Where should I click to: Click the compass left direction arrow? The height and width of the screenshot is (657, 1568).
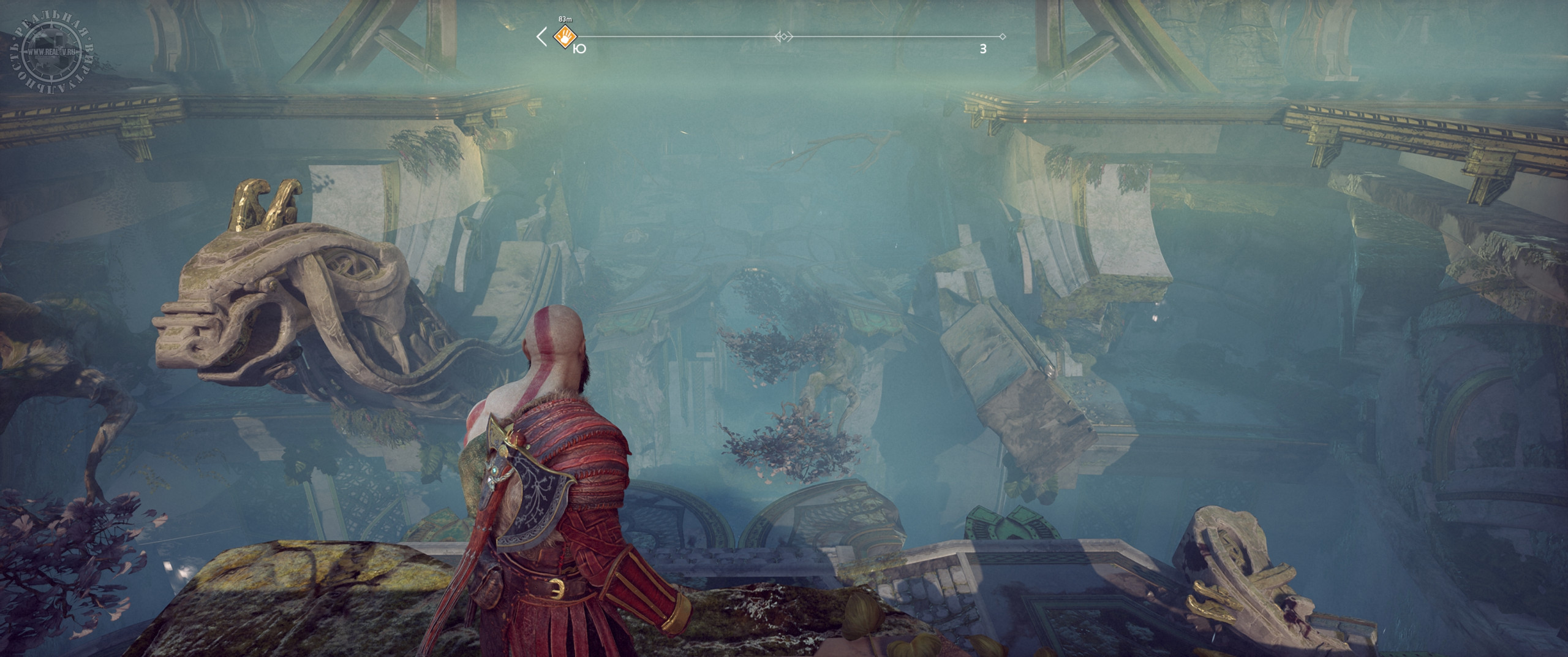coord(541,37)
